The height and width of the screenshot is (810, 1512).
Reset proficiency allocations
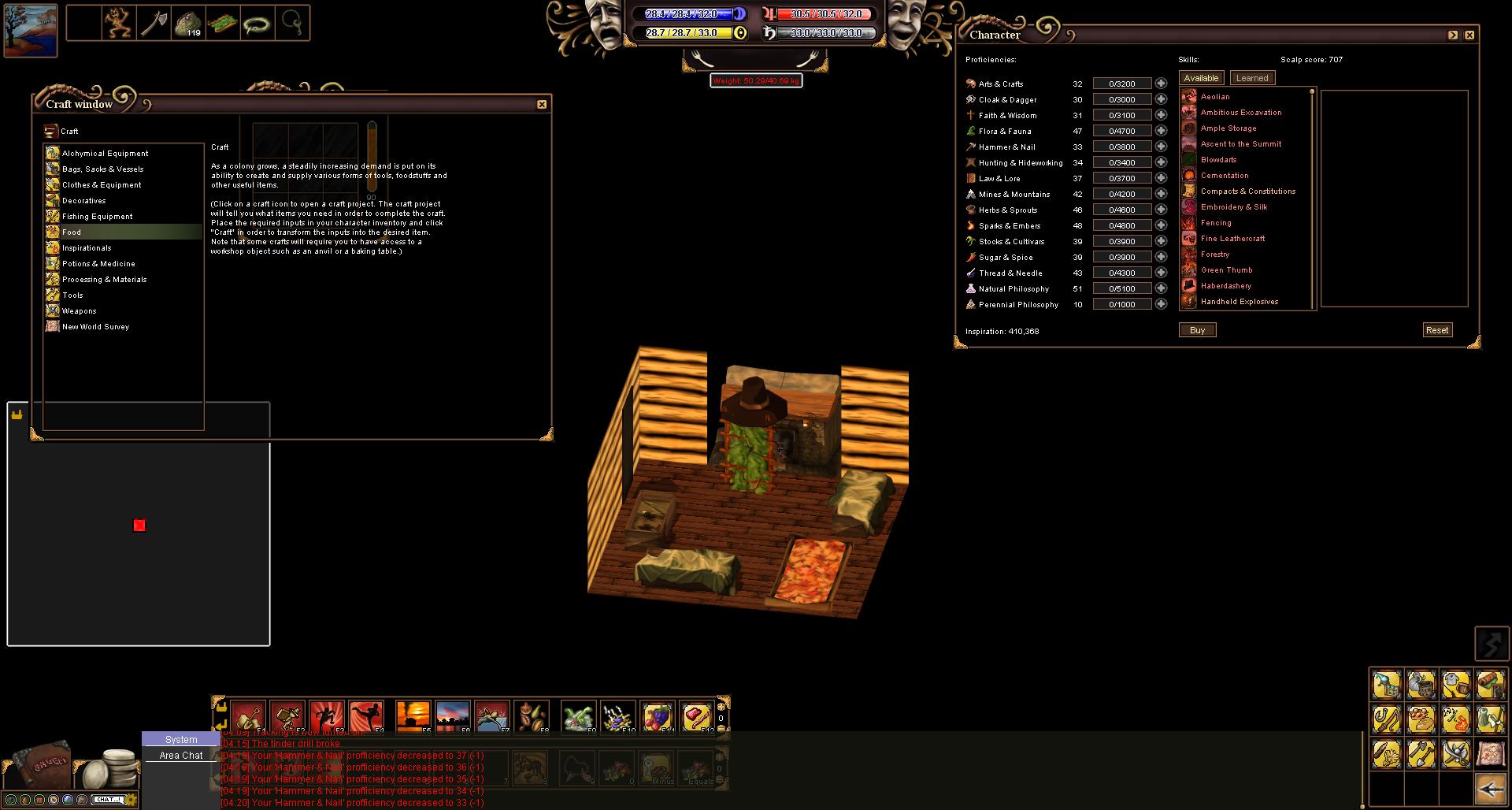point(1437,330)
